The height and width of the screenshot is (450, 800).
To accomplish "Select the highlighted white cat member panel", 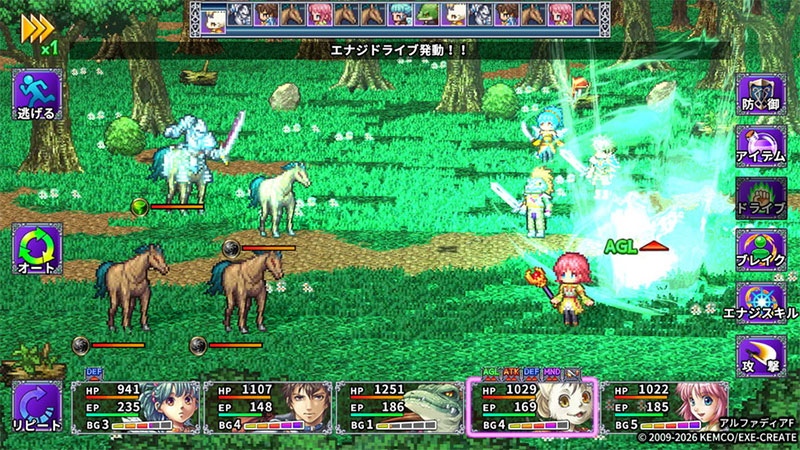I will (x=532, y=407).
